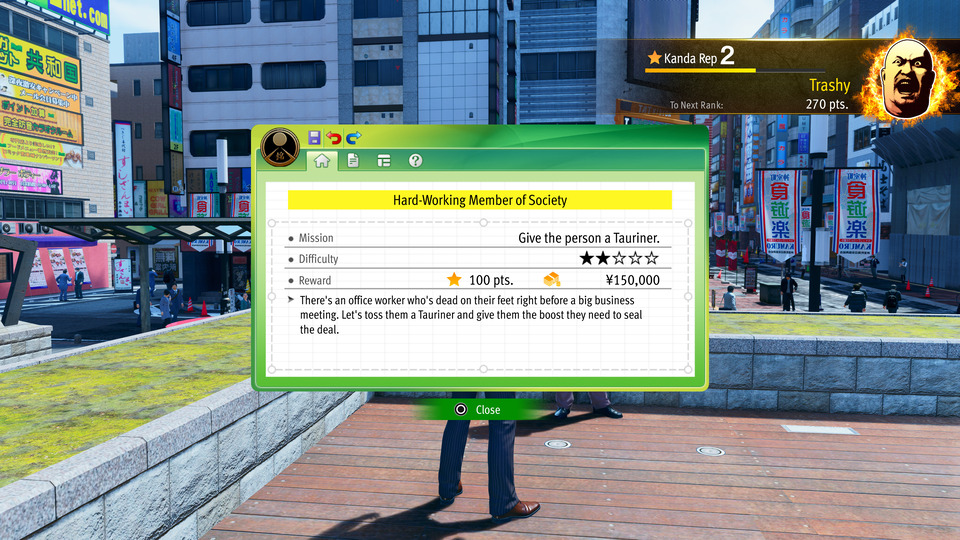Screen dimensions: 960x540
Task: Open the question mark help tab
Action: pos(415,160)
